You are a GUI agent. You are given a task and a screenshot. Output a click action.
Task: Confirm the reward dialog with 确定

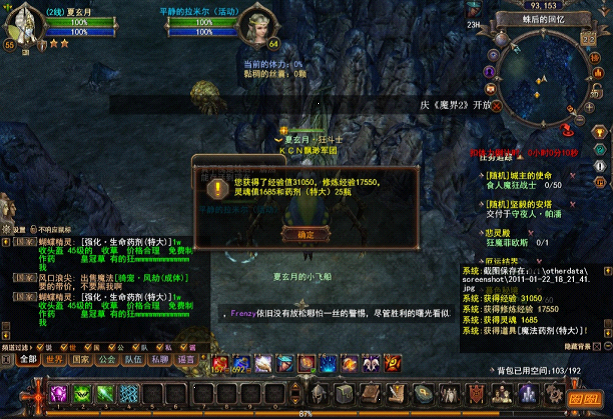tap(291, 231)
